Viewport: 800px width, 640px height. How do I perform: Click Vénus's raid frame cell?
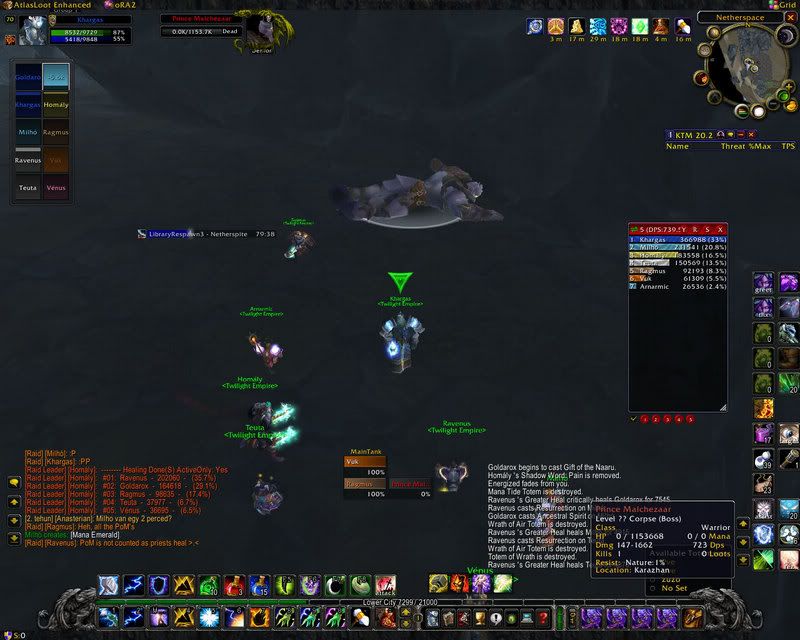tap(56, 187)
